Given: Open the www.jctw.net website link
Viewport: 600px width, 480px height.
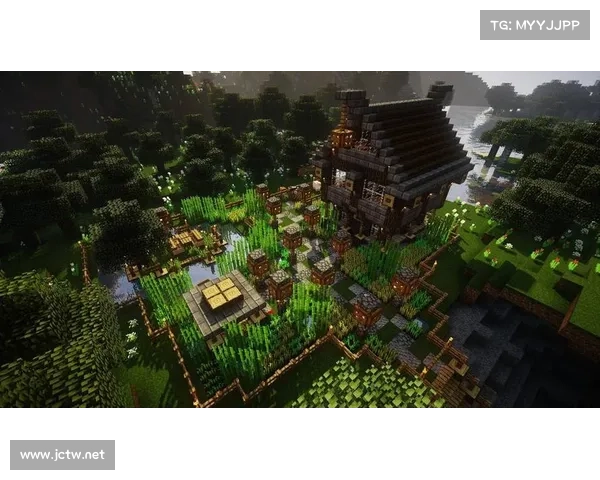Looking at the screenshot, I should pos(63,455).
